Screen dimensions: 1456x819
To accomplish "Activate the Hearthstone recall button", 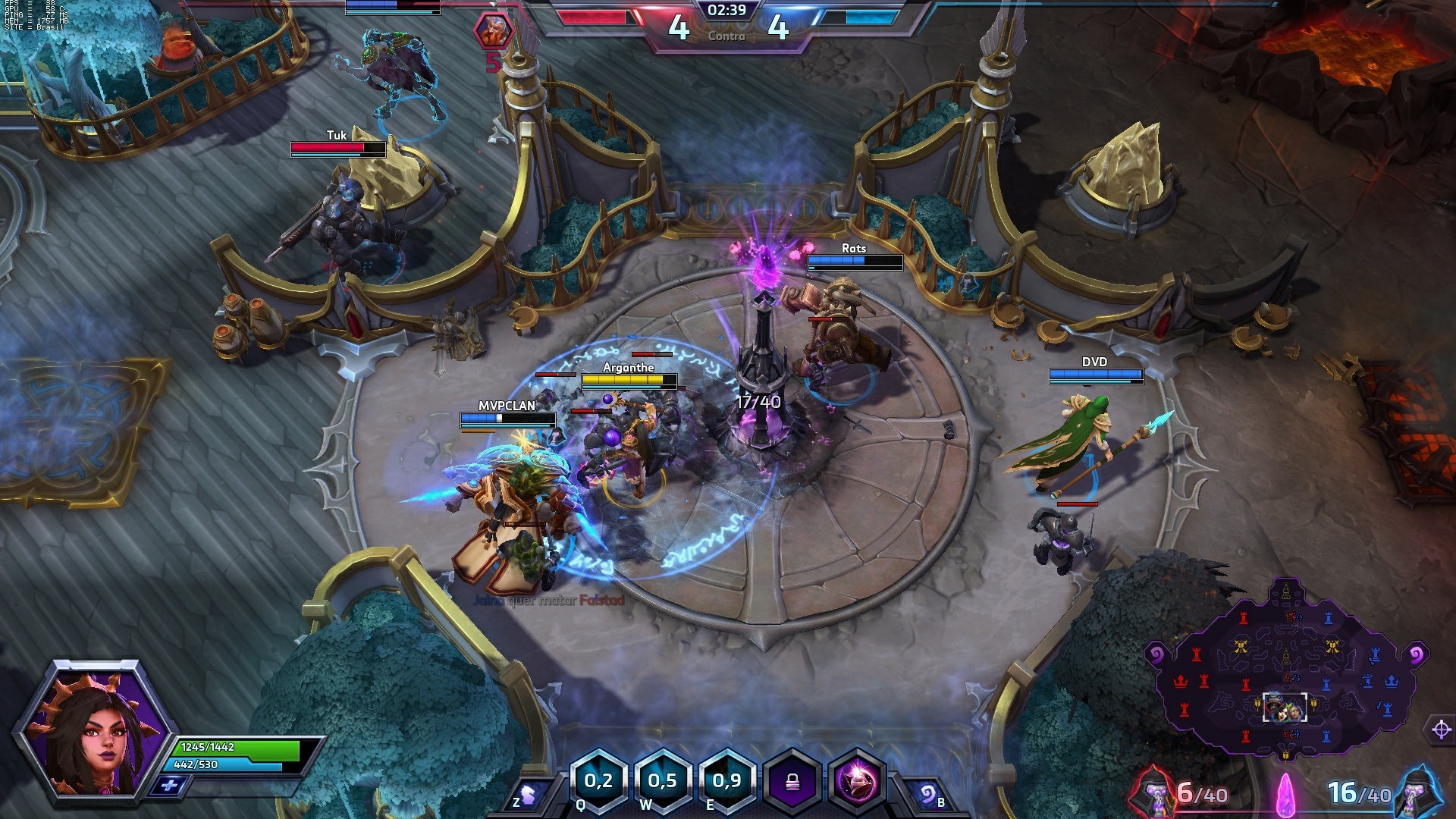I will click(x=927, y=795).
